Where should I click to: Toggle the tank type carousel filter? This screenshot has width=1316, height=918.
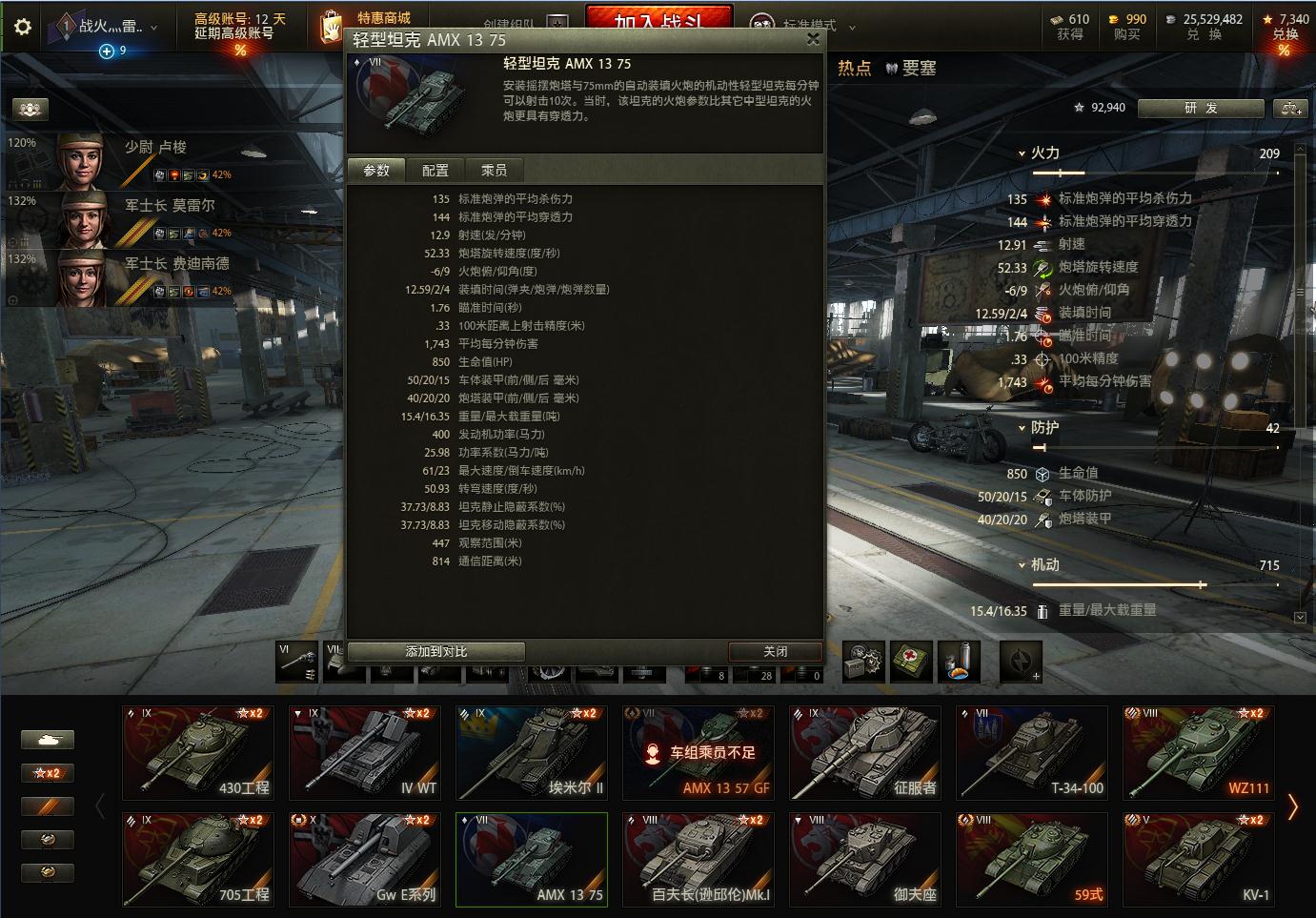[48, 739]
